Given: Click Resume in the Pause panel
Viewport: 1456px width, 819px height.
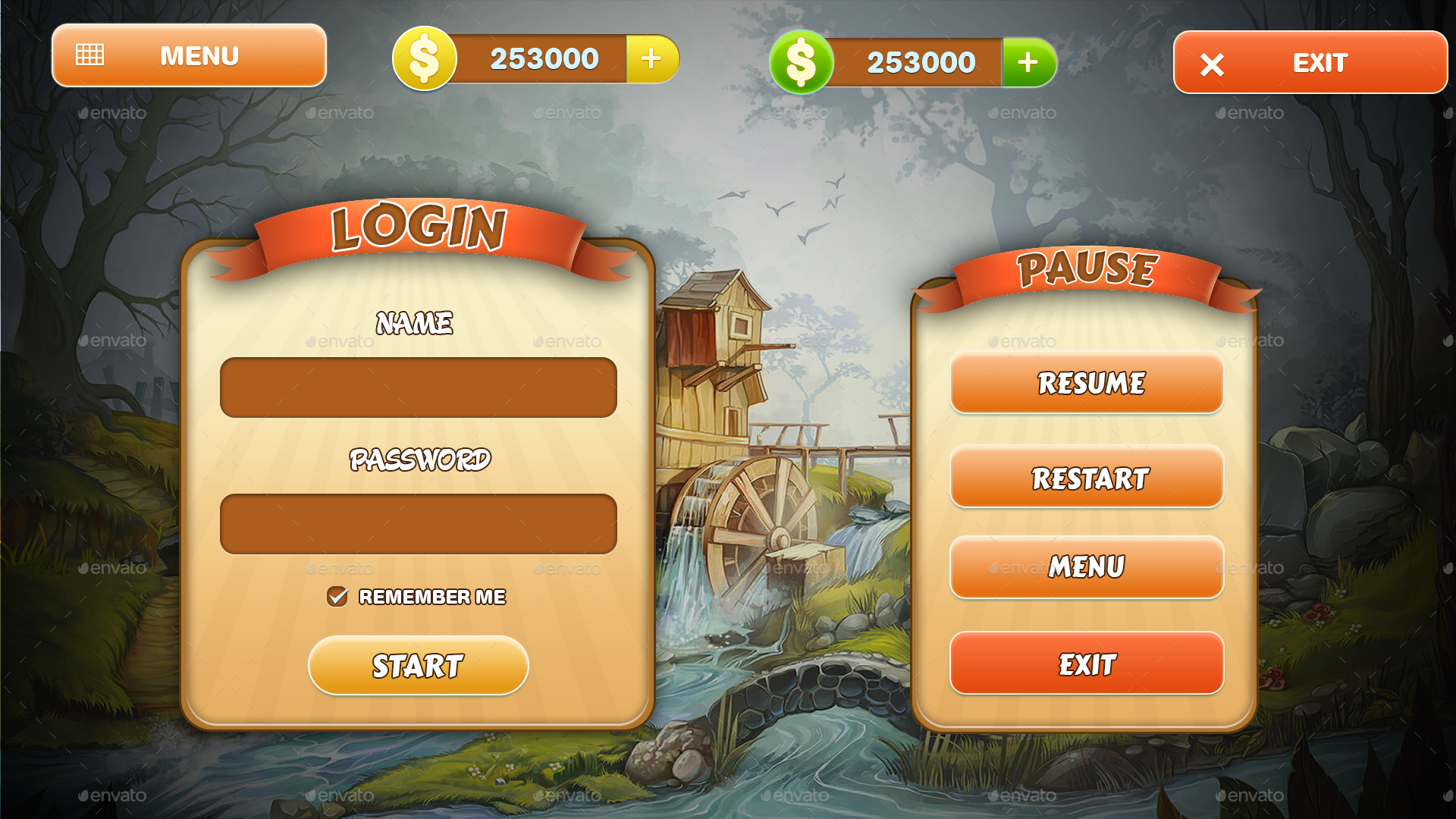Looking at the screenshot, I should click(x=1086, y=384).
